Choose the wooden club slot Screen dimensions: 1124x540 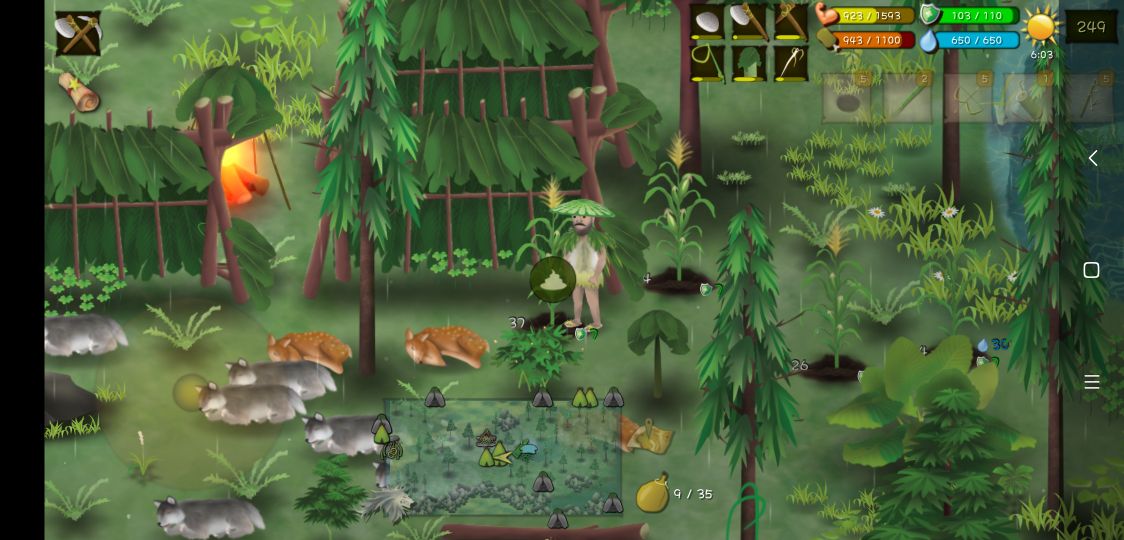click(790, 22)
